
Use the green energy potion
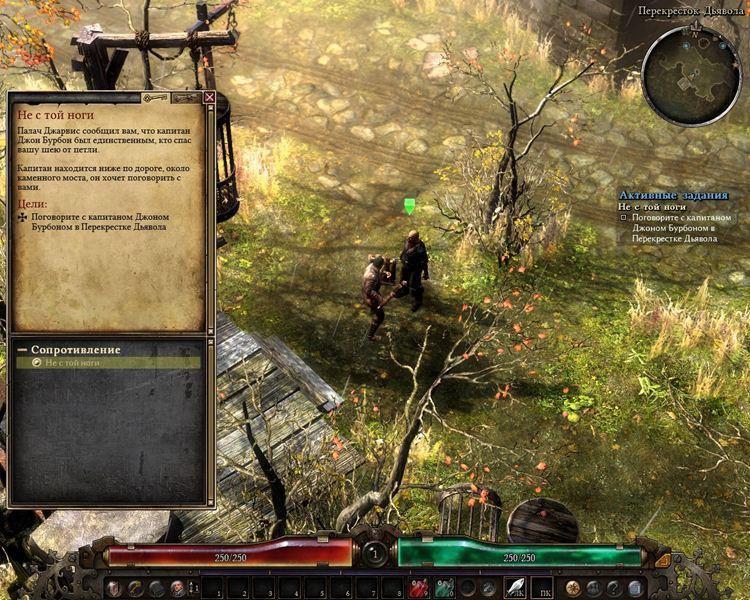(444, 587)
